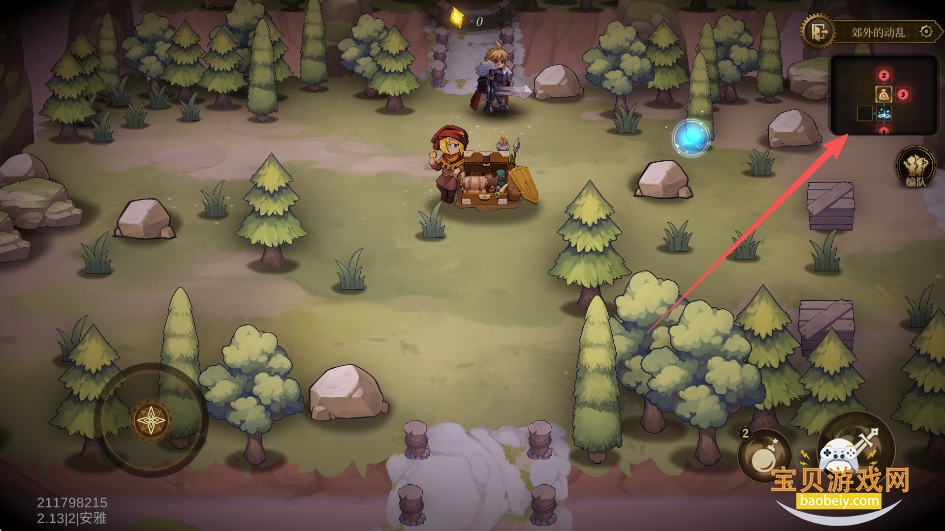The image size is (945, 531).
Task: Open the 编队 team formation menu
Action: [914, 166]
